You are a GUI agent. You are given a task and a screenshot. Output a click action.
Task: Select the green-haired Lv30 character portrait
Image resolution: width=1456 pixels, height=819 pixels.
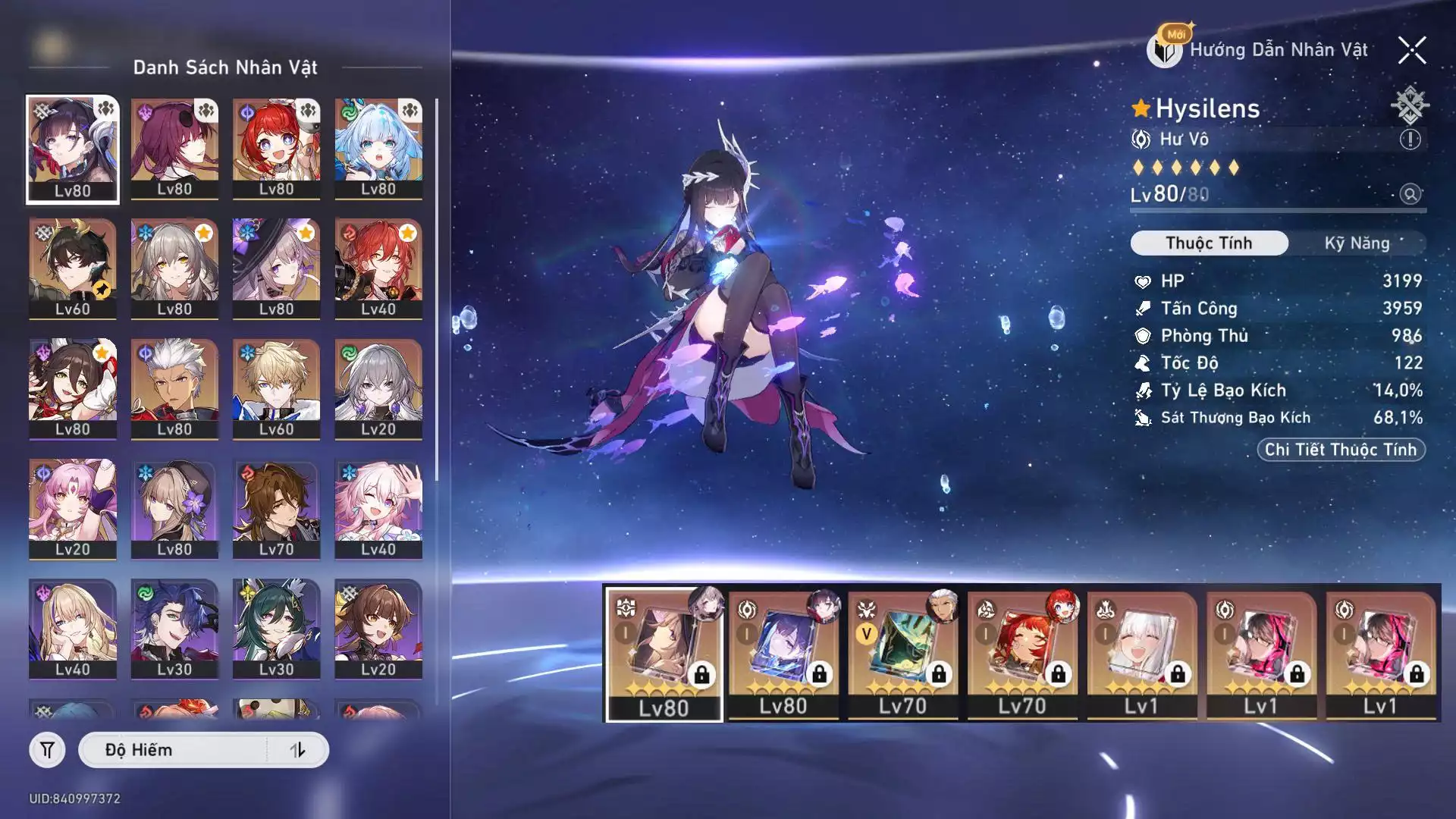point(276,629)
